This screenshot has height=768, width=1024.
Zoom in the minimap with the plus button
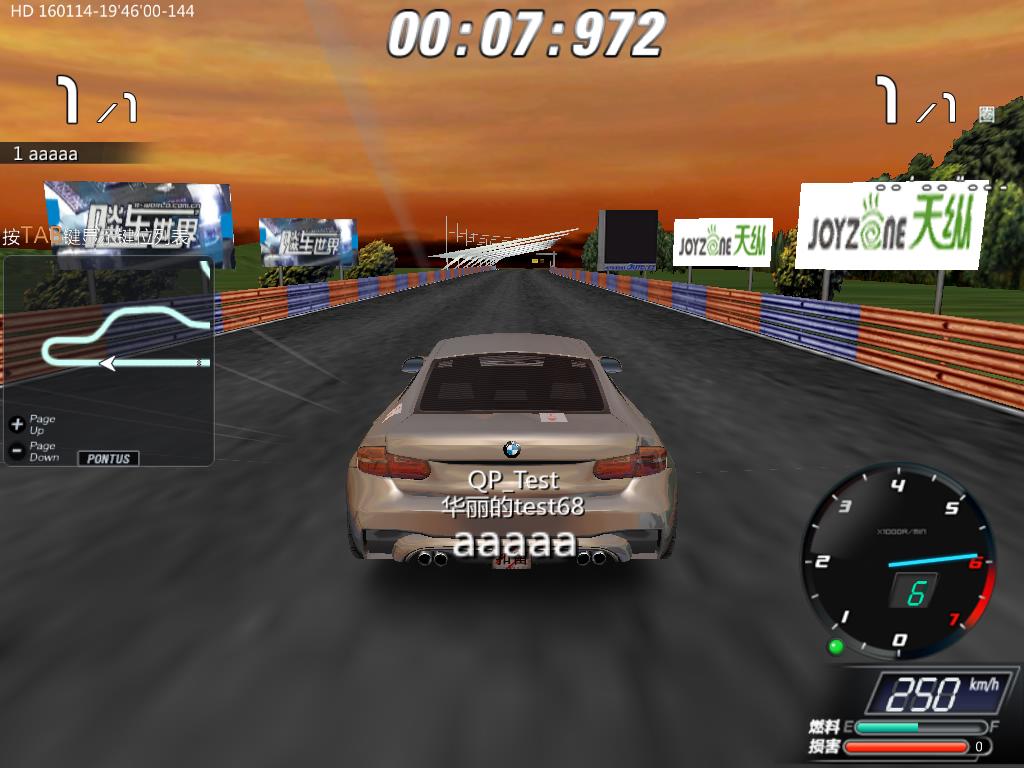click(x=16, y=424)
